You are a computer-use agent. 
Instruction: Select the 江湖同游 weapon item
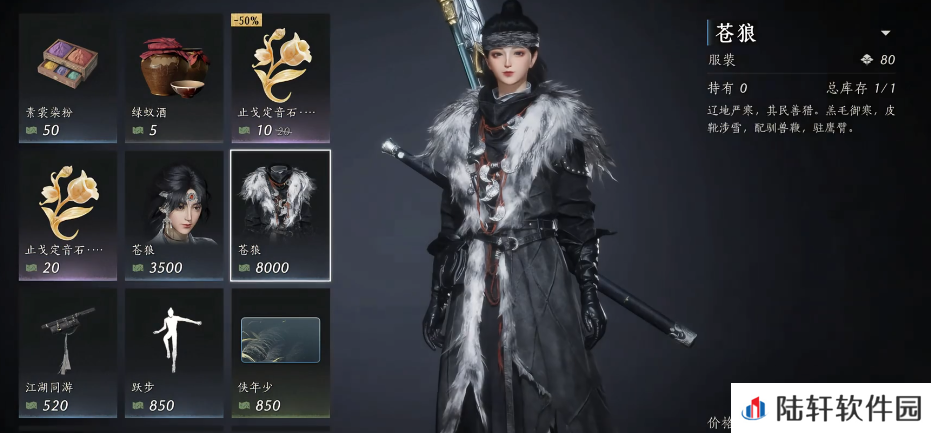(67, 350)
